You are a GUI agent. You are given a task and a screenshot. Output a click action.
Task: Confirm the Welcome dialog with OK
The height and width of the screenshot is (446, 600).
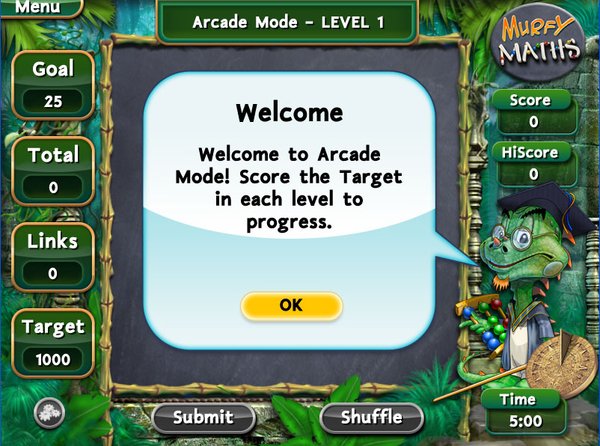coord(291,306)
